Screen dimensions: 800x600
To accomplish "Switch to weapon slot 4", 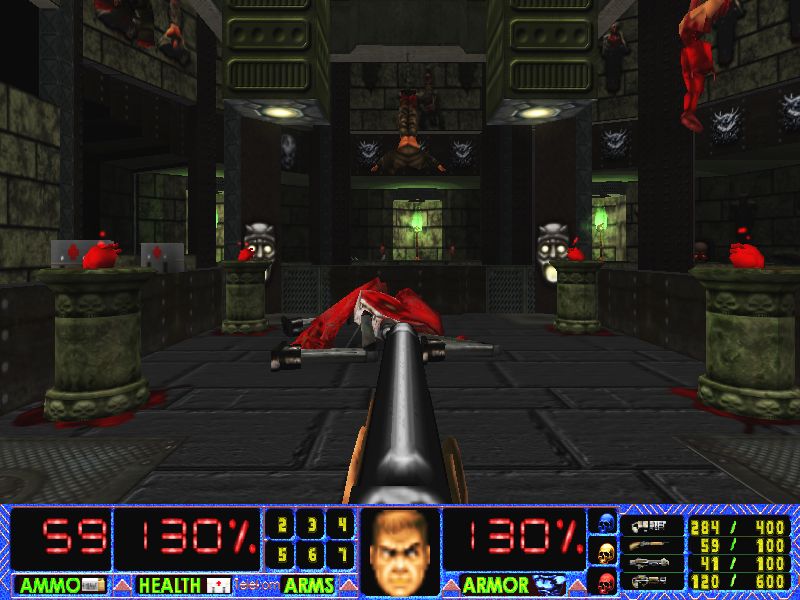I will pos(342,524).
